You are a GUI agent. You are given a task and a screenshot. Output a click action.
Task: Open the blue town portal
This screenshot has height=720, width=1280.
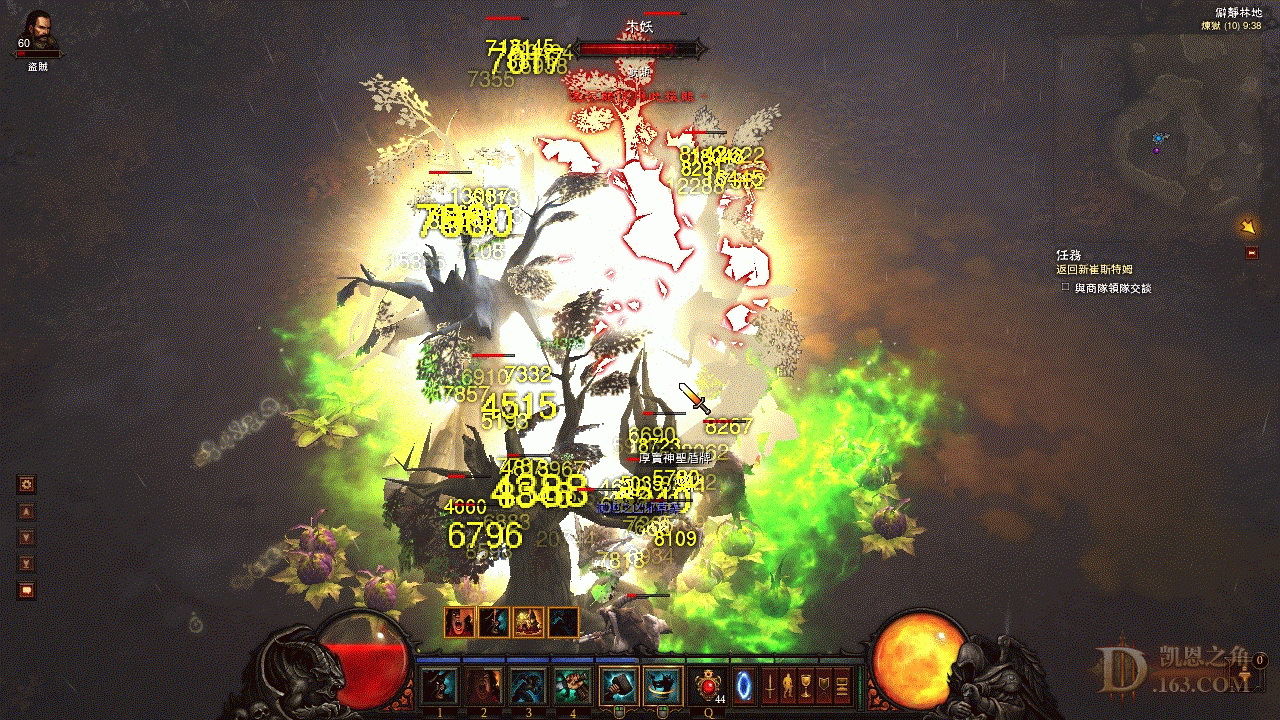click(745, 686)
